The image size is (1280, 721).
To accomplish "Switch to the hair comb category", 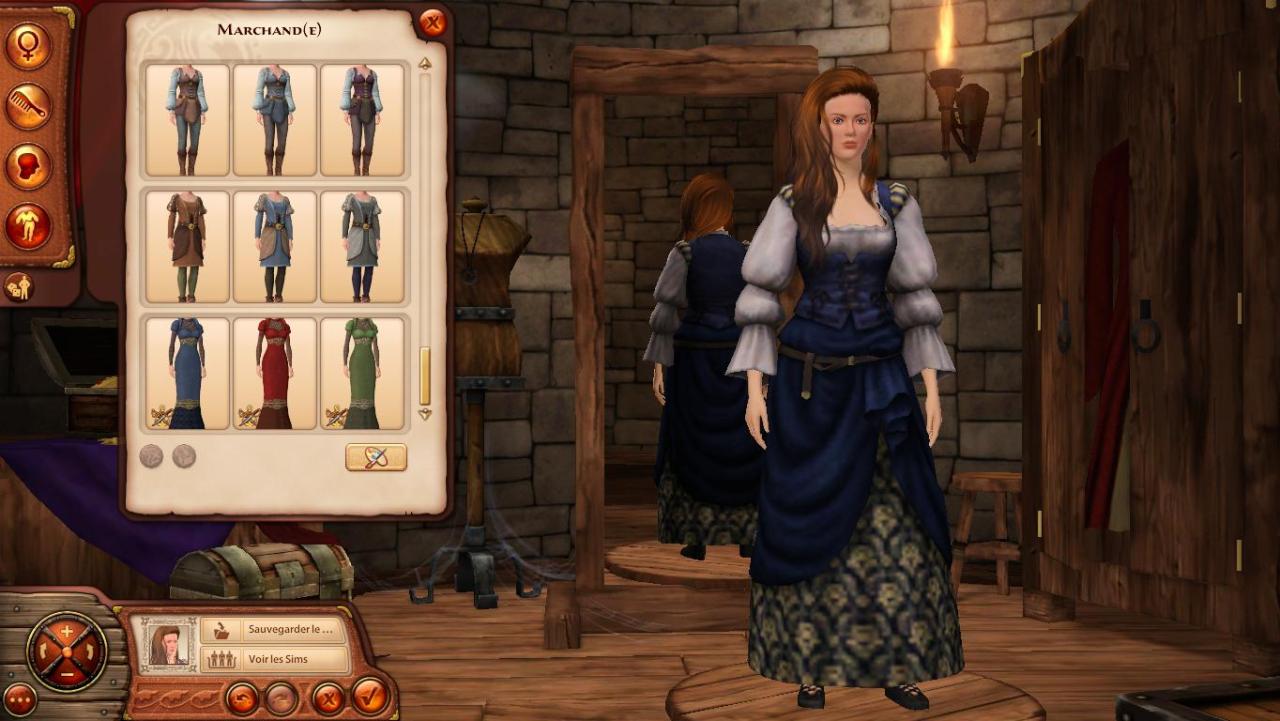I will (x=27, y=106).
